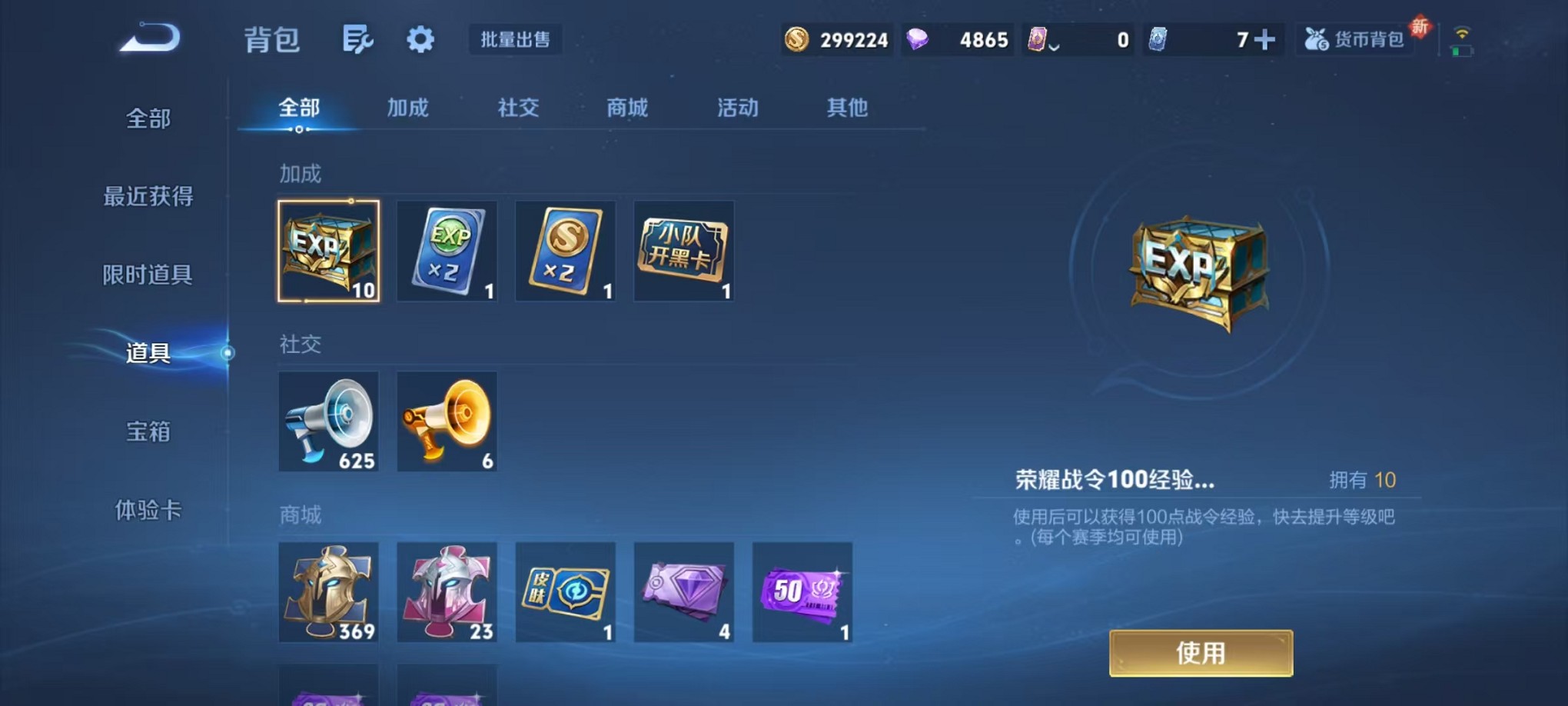
Task: Select the pink skin fragment item
Action: pyautogui.click(x=447, y=593)
